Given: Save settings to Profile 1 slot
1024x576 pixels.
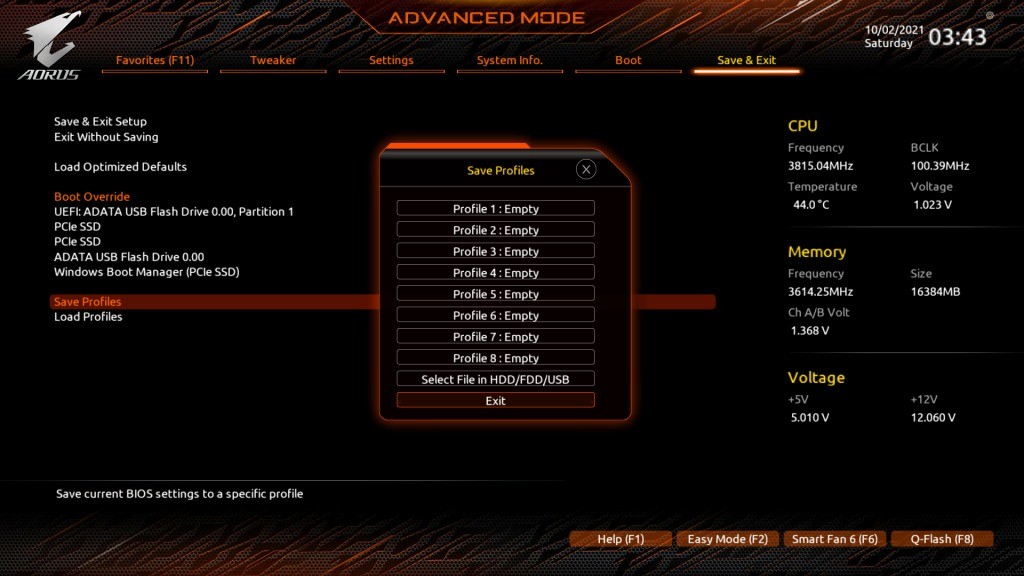Looking at the screenshot, I should [x=495, y=209].
